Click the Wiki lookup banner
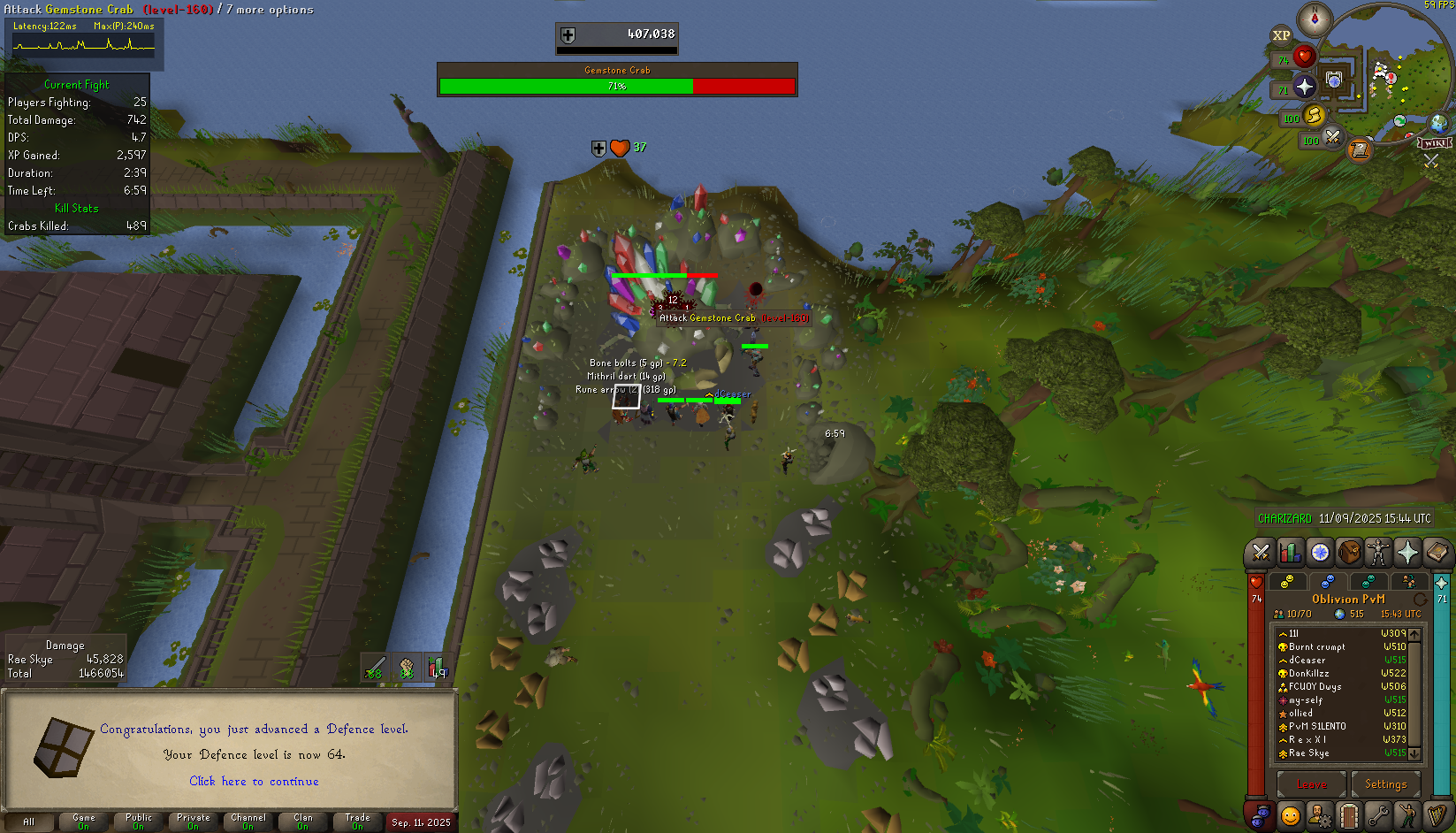1456x833 pixels. pyautogui.click(x=1435, y=143)
